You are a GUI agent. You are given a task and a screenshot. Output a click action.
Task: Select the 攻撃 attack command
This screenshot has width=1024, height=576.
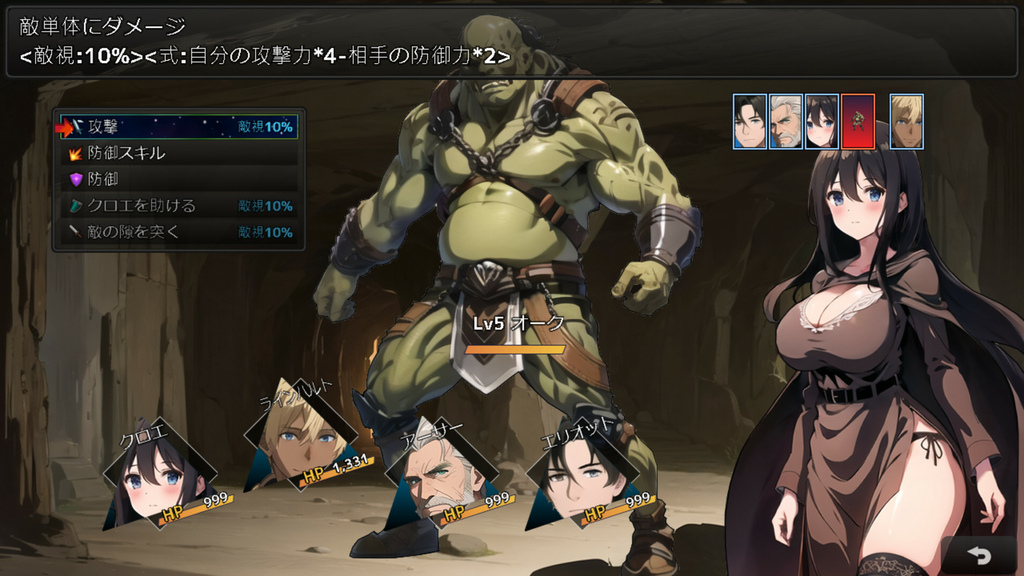[x=178, y=127]
